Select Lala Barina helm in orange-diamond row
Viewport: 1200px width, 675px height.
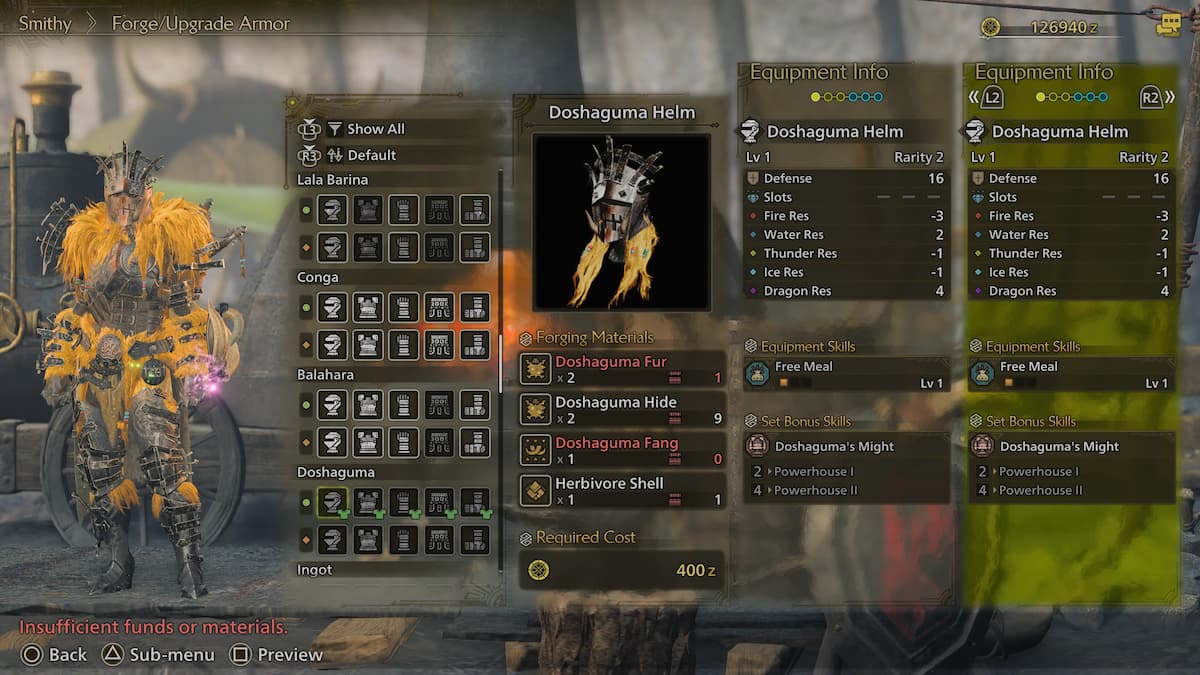click(334, 247)
